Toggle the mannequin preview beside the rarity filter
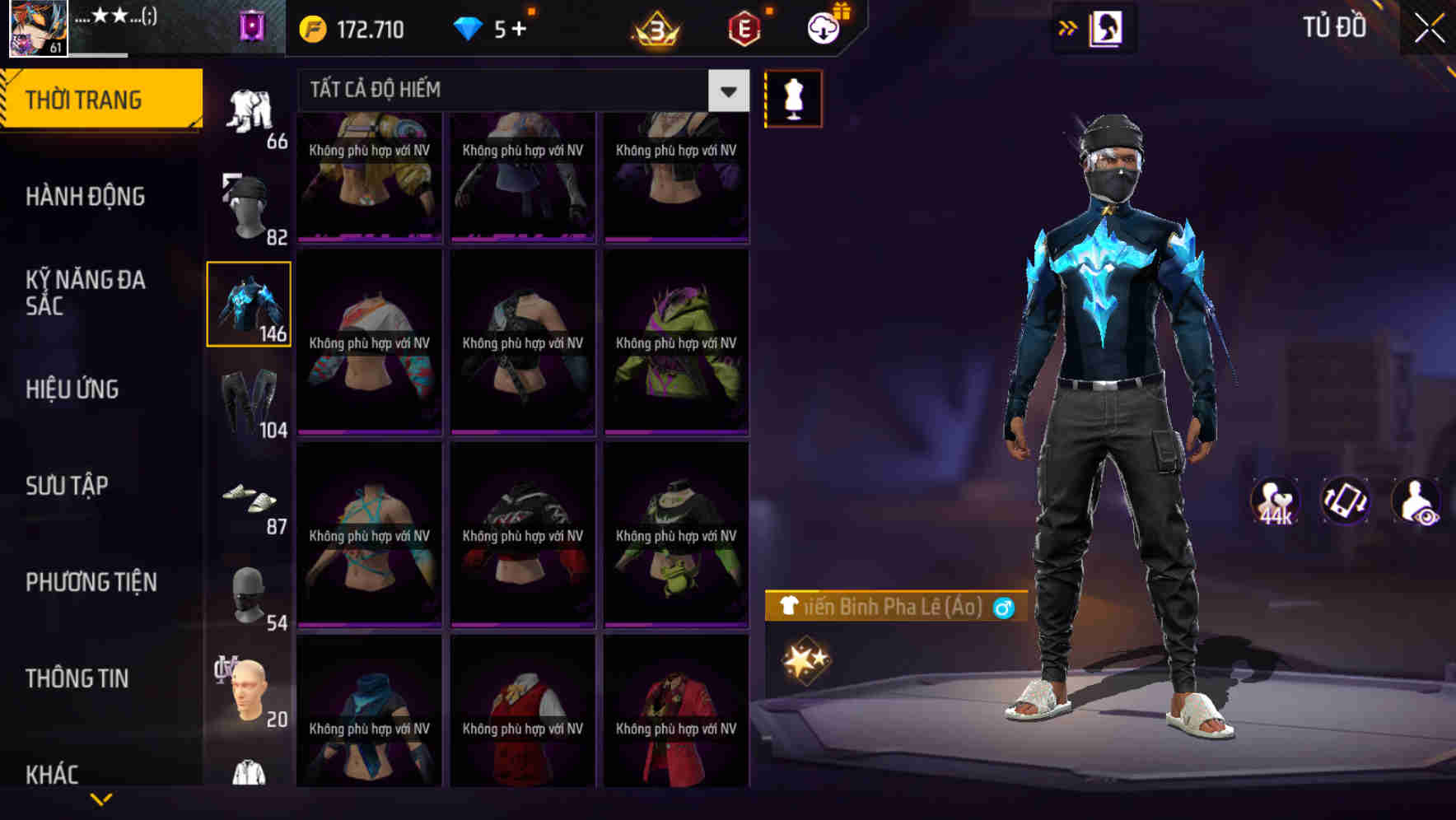Screen dimensions: 1456x820 (x=792, y=97)
